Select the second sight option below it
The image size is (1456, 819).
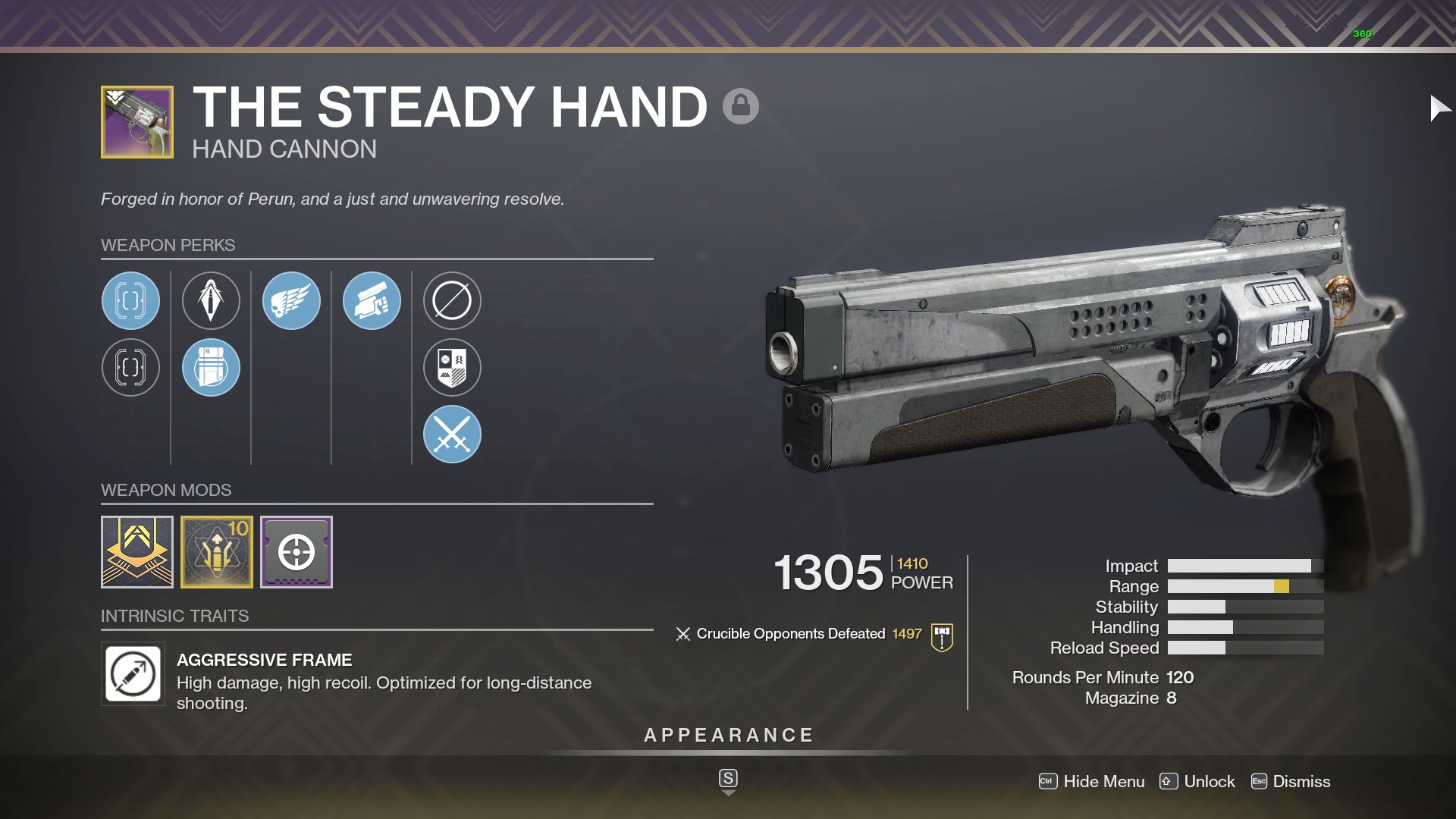pyautogui.click(x=130, y=368)
